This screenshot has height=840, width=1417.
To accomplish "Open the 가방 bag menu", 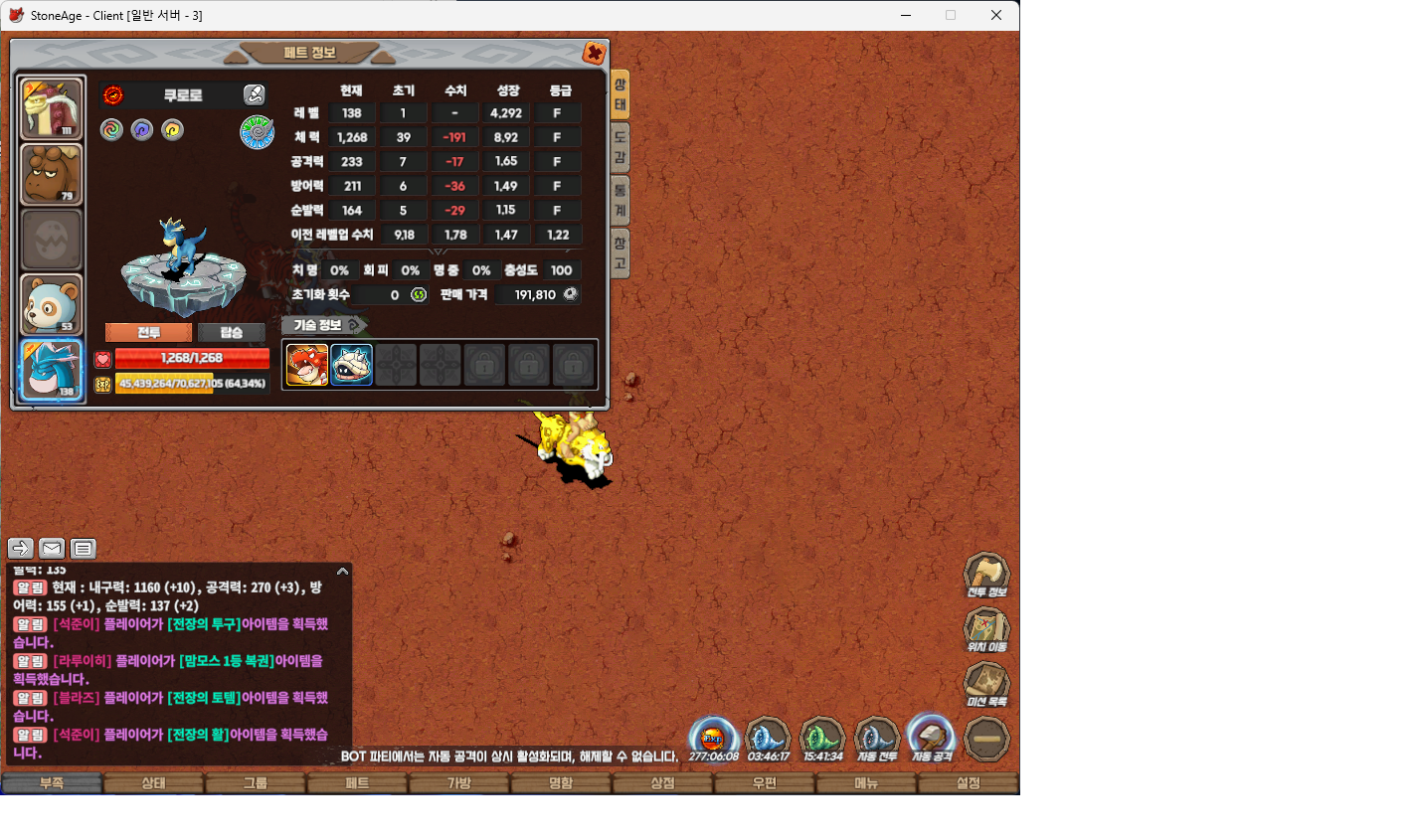I will click(458, 783).
